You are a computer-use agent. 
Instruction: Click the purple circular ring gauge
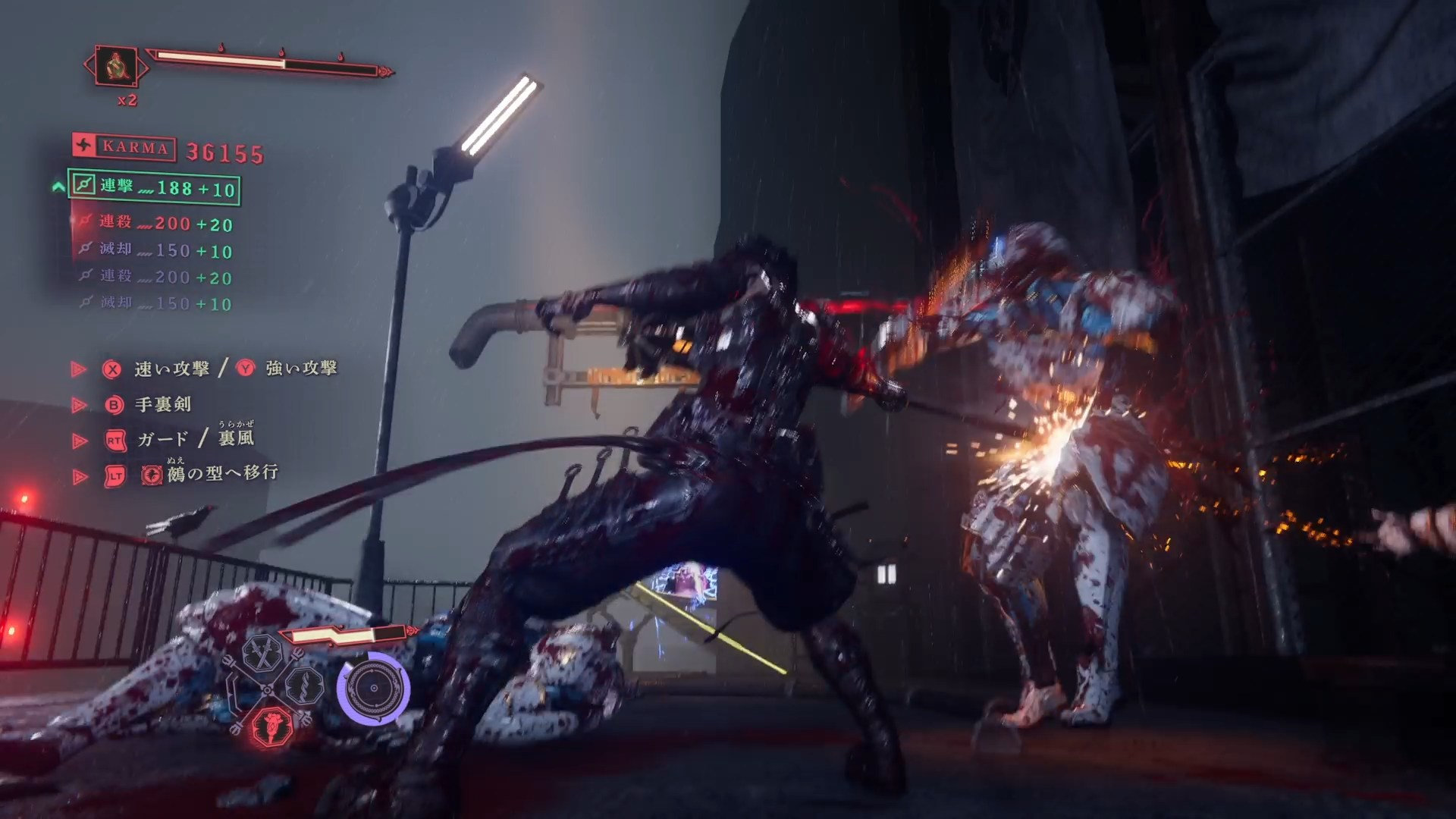(x=373, y=689)
